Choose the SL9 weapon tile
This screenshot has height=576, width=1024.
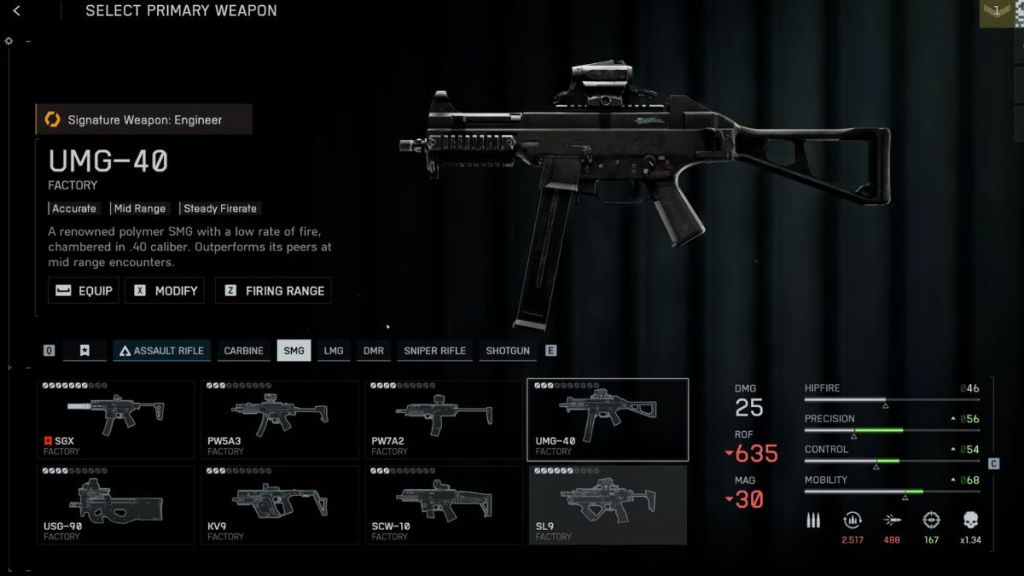[x=607, y=505]
